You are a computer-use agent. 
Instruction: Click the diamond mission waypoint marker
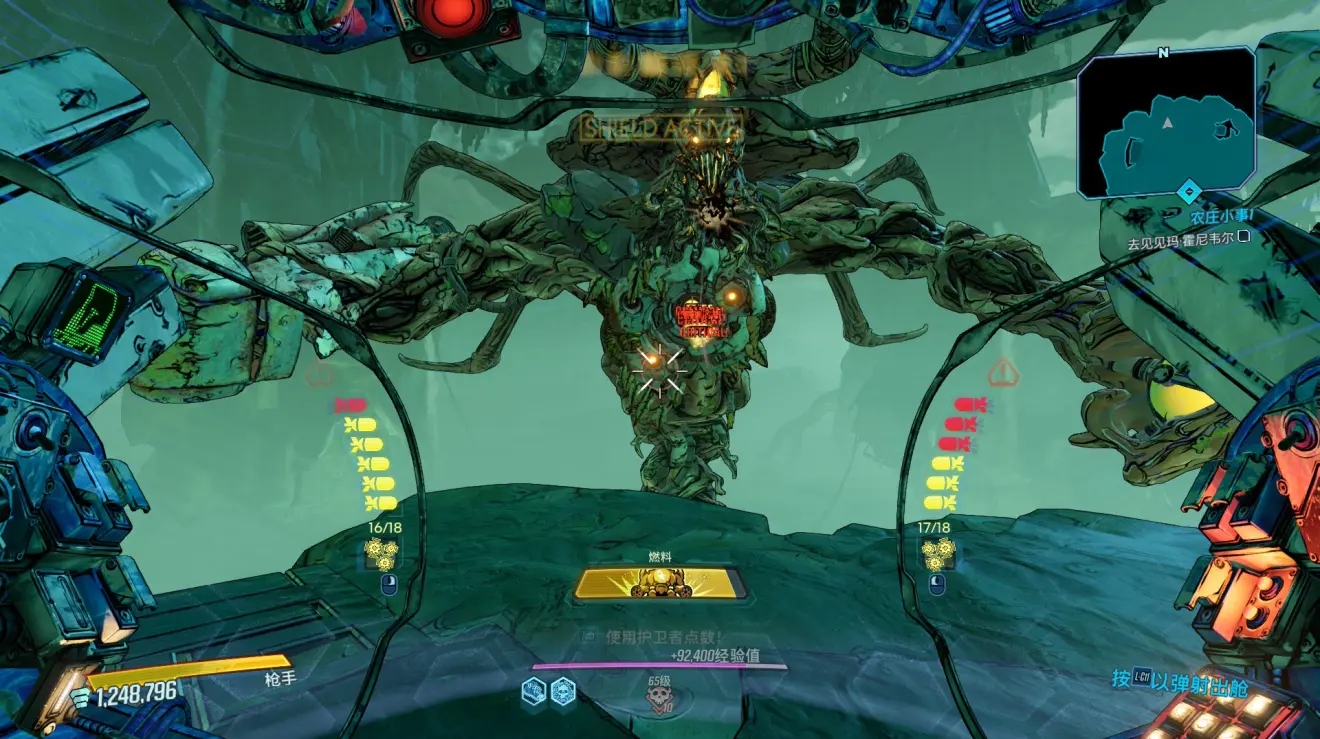pos(1187,191)
